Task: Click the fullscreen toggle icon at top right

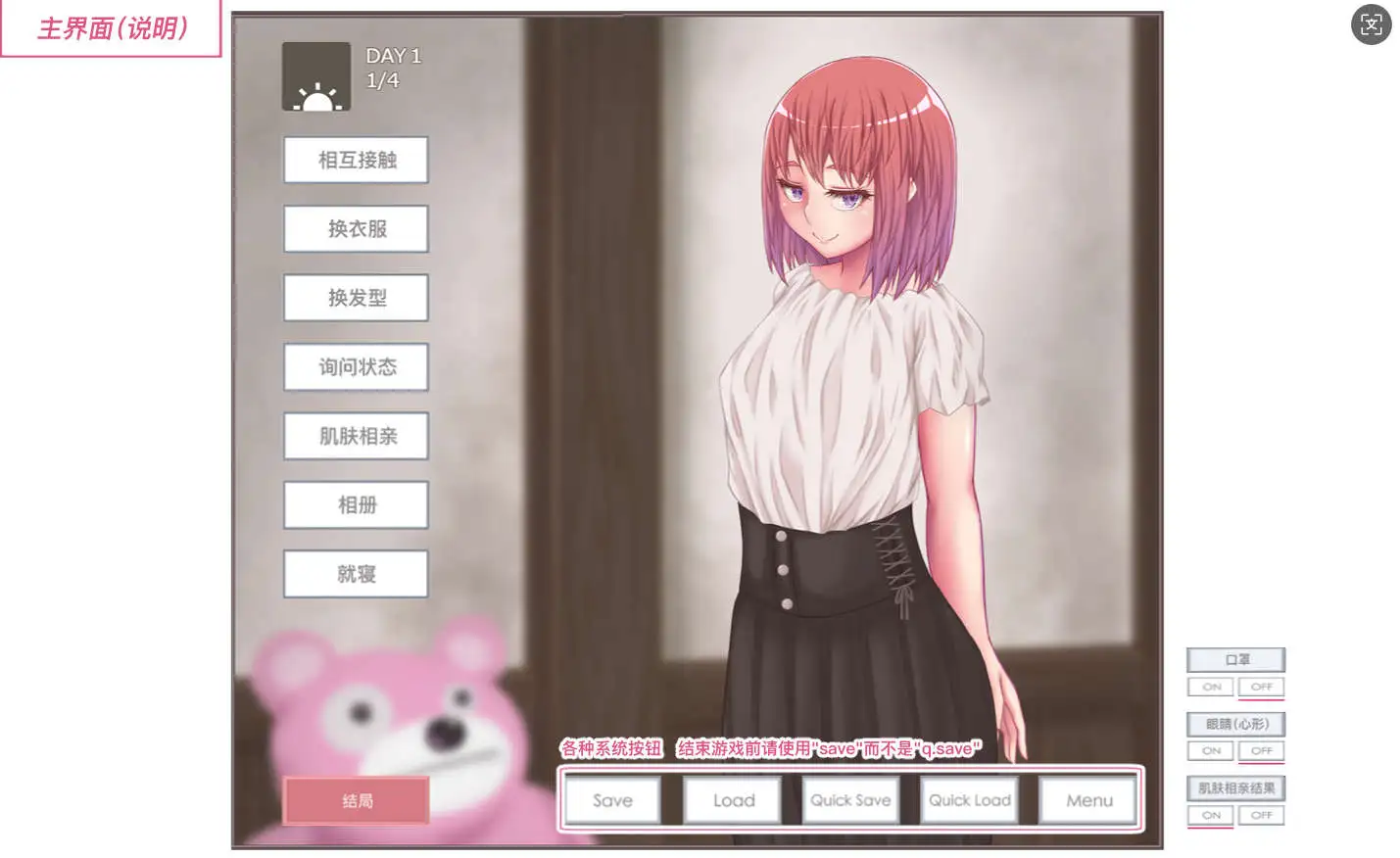Action: pyautogui.click(x=1371, y=25)
